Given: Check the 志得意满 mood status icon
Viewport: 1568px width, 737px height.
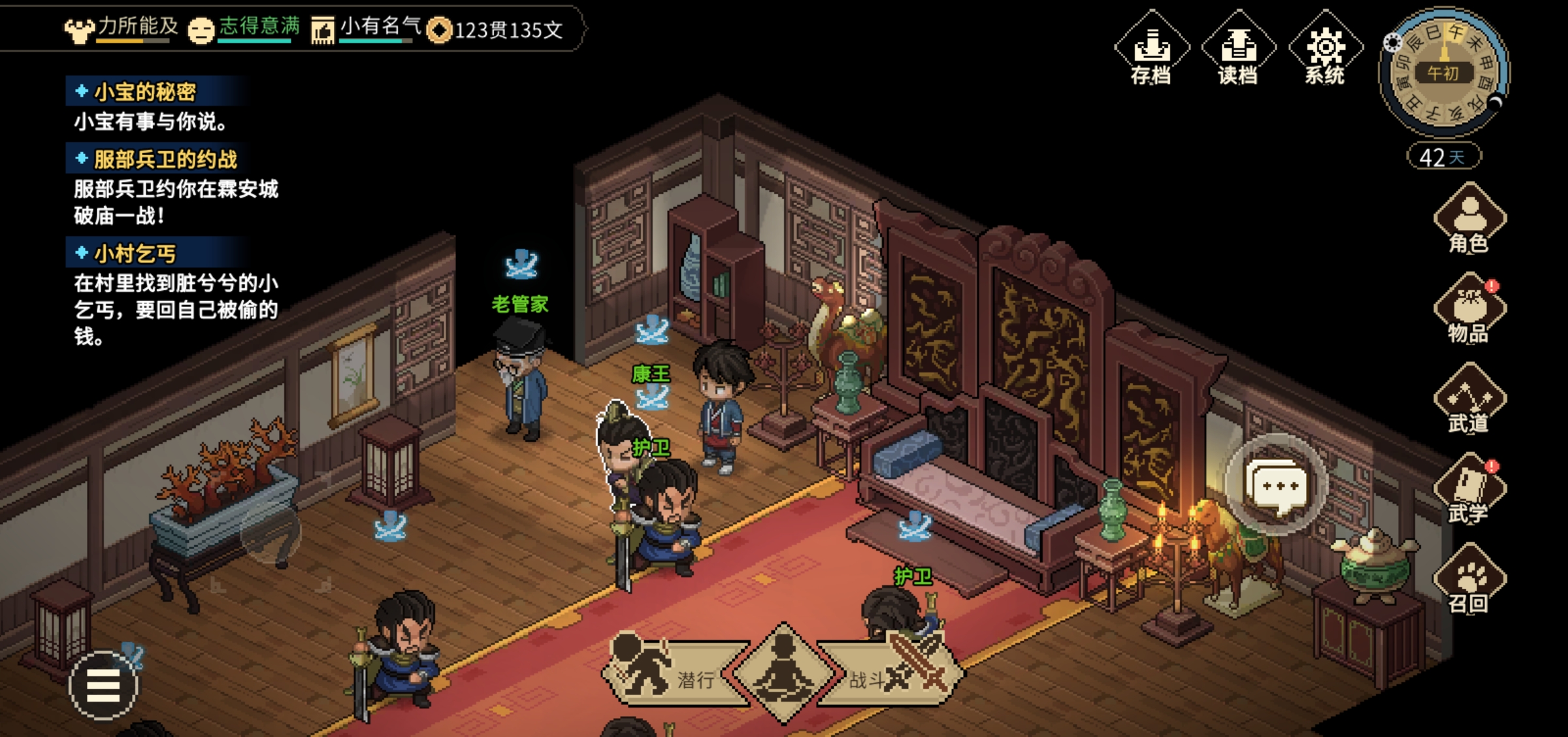Looking at the screenshot, I should tap(201, 30).
